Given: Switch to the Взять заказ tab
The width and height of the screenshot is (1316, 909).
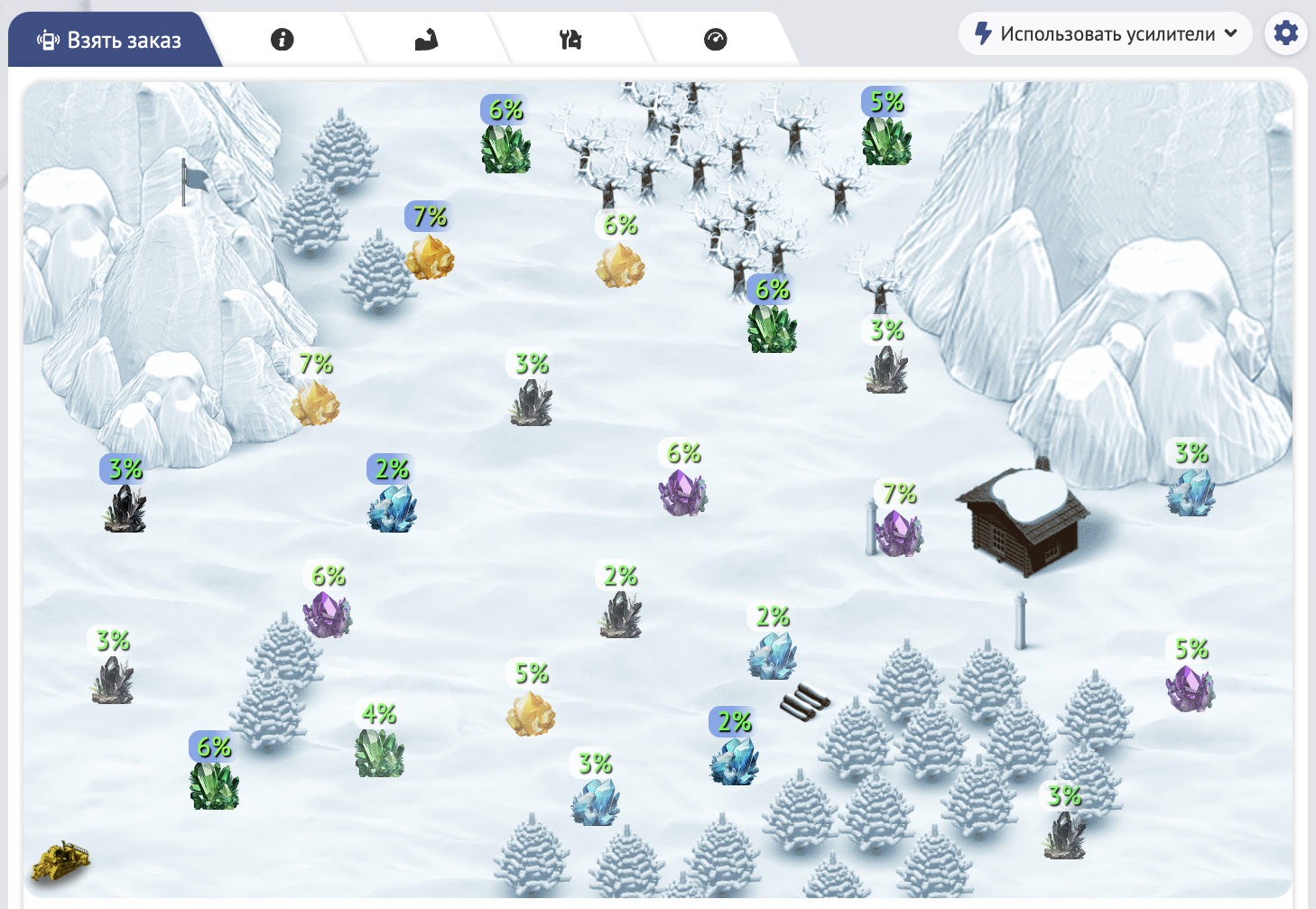Looking at the screenshot, I should pyautogui.click(x=110, y=40).
